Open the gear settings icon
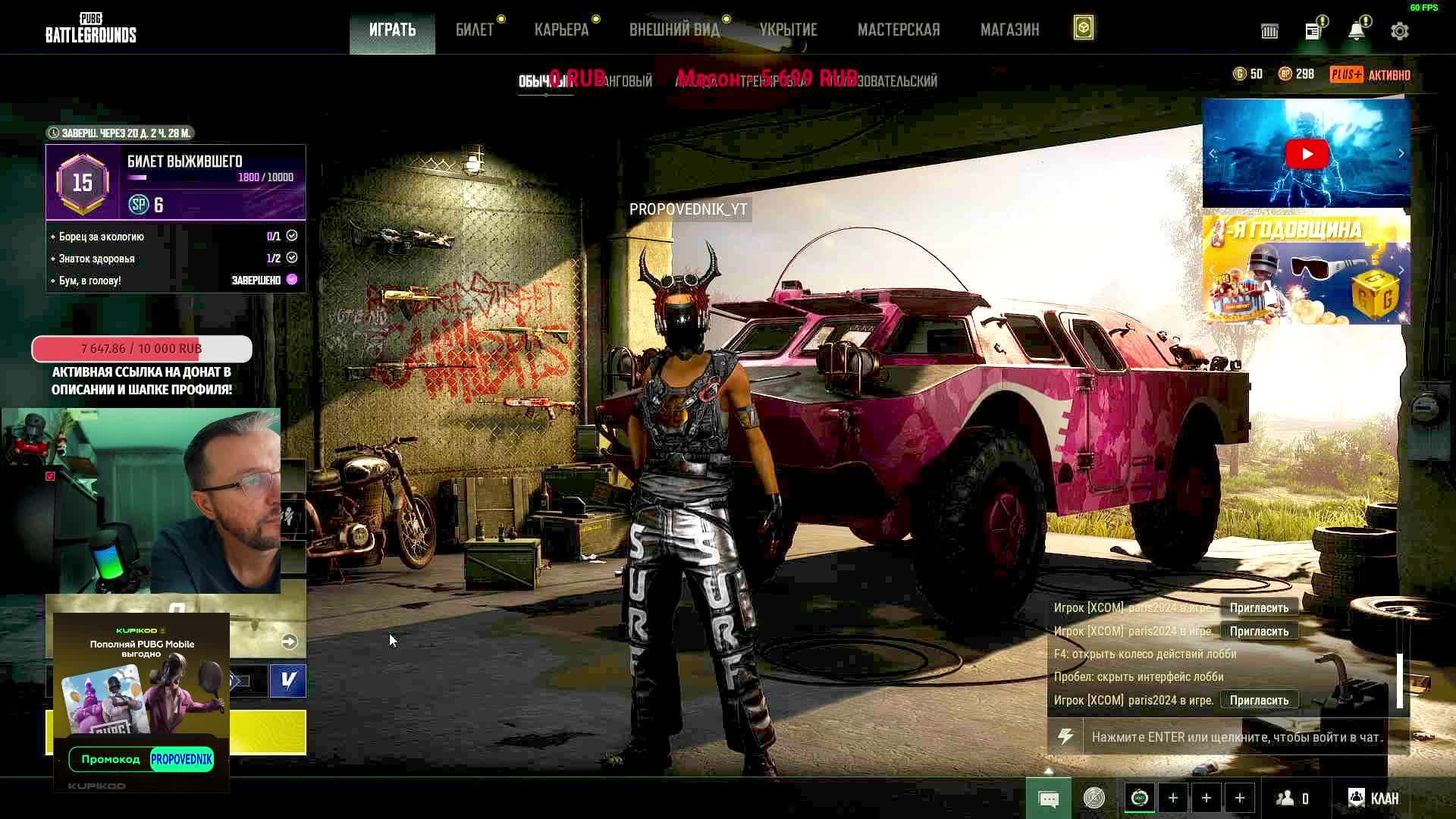 coord(1400,31)
